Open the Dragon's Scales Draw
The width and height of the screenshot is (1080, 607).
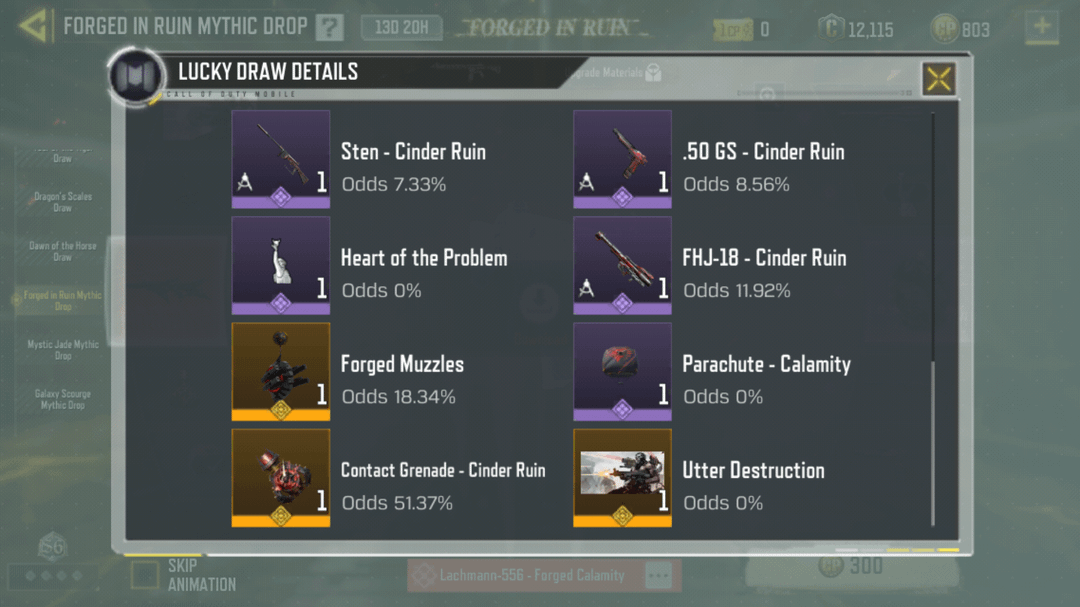click(62, 202)
